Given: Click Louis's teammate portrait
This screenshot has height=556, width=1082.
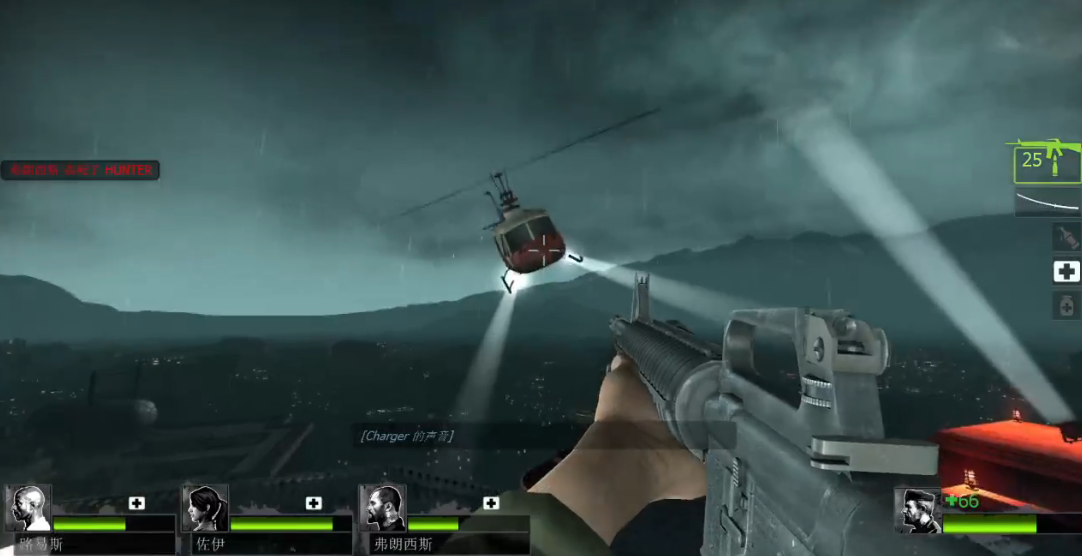Looking at the screenshot, I should (x=28, y=508).
